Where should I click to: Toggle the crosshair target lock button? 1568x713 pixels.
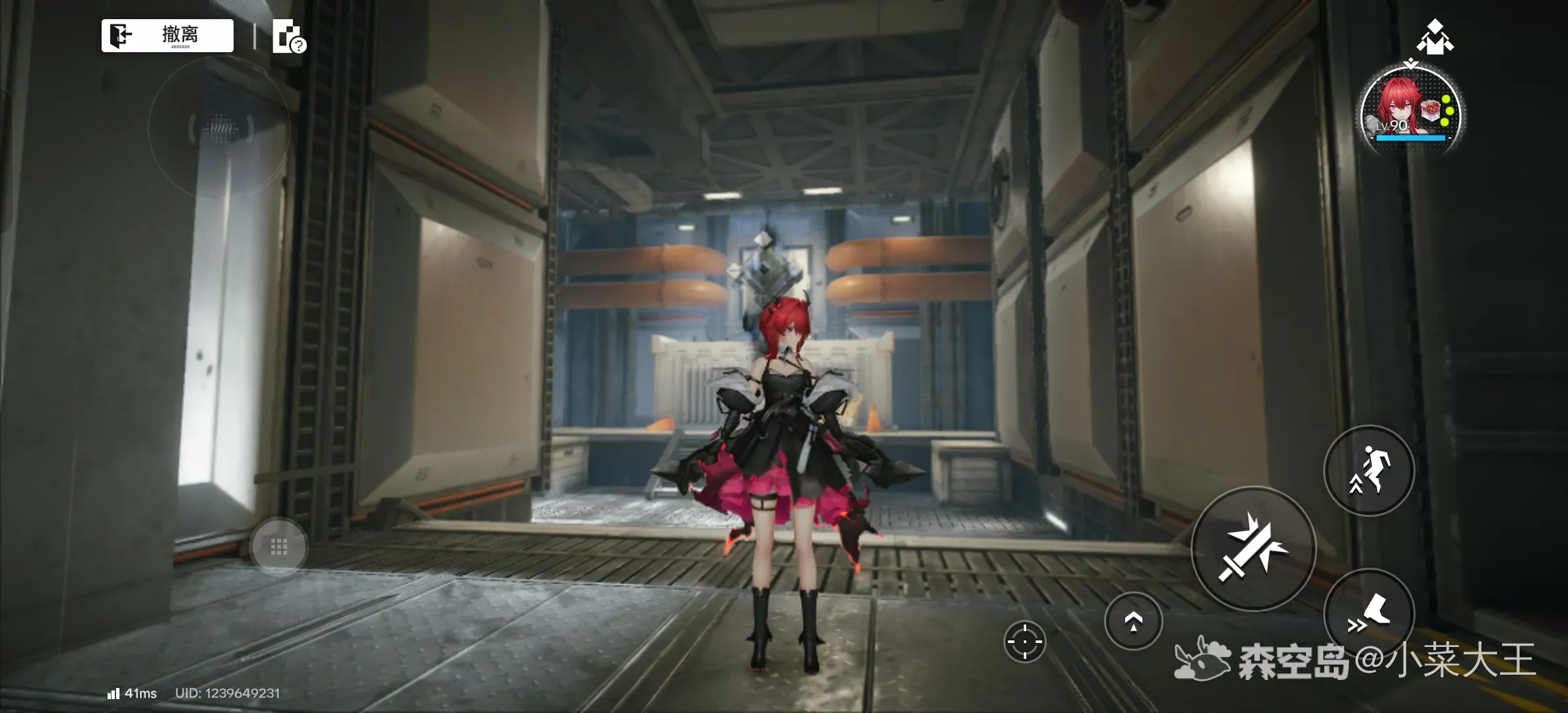click(1024, 640)
